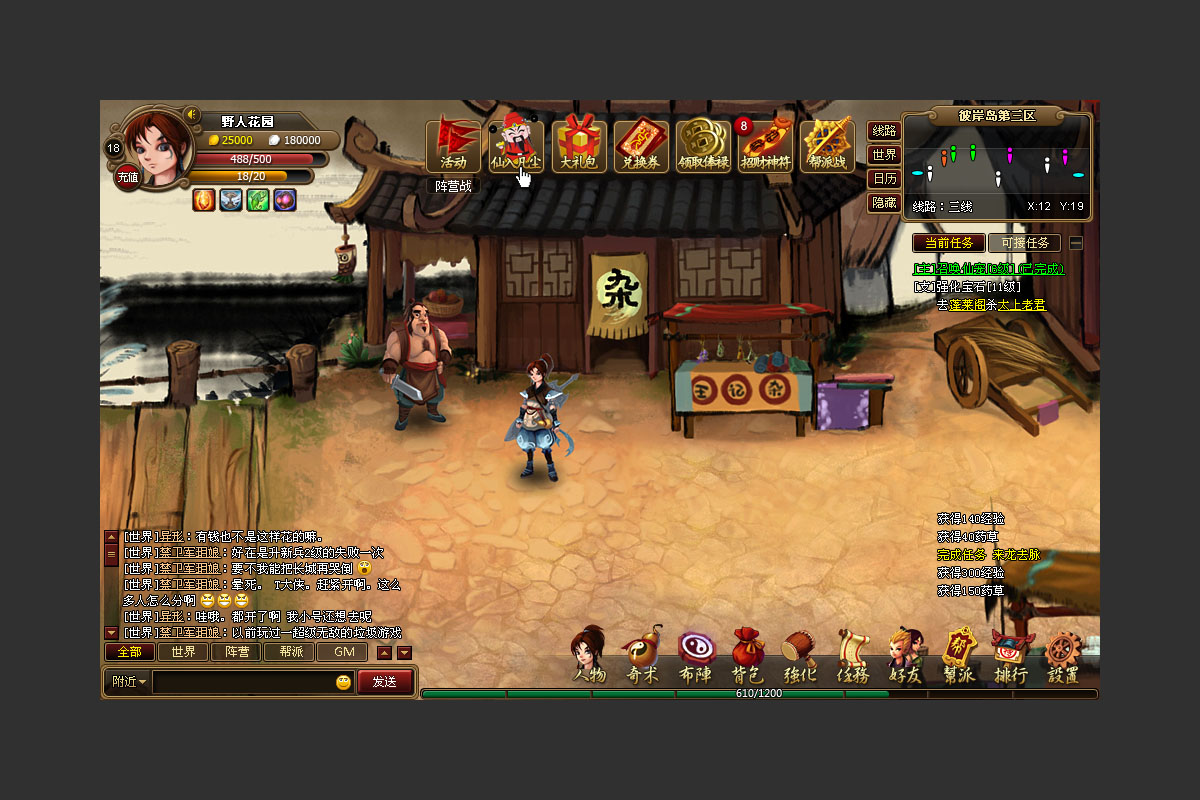This screenshot has width=1200, height=800.
Task: Click the 充值 recharge button
Action: pos(128,177)
